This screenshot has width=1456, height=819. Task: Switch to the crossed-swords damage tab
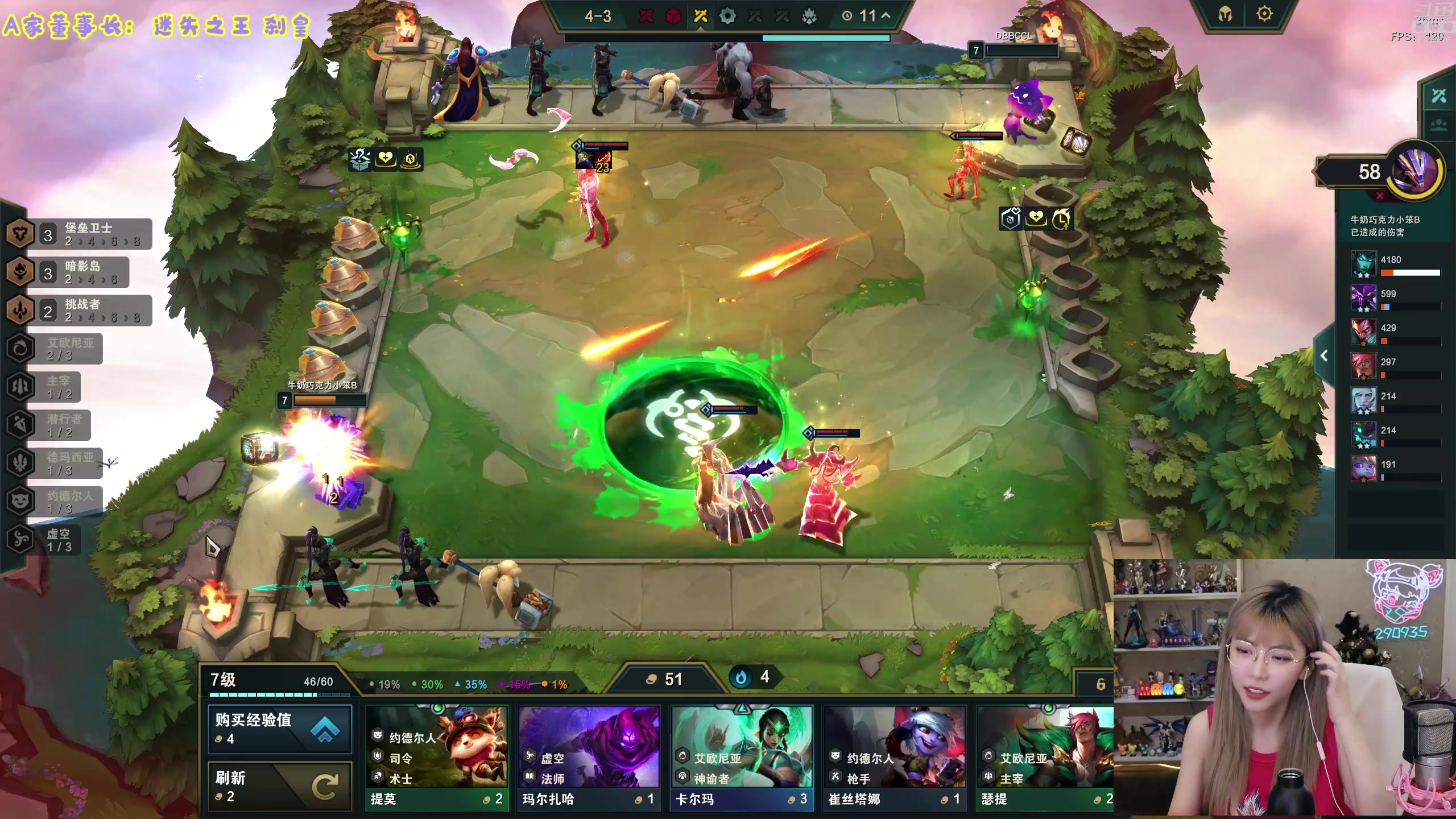(x=1439, y=96)
